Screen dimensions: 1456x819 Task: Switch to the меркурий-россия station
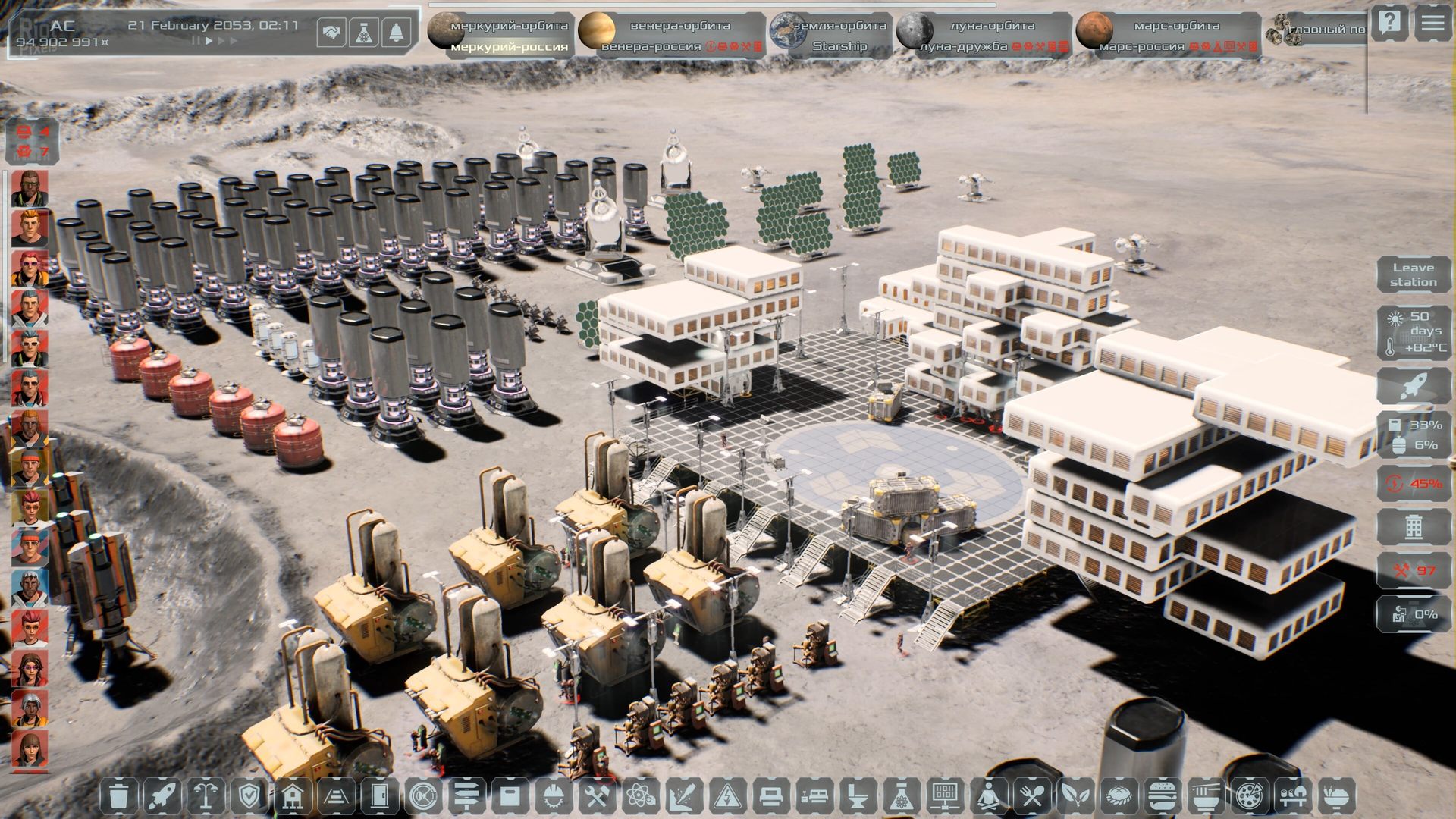509,47
